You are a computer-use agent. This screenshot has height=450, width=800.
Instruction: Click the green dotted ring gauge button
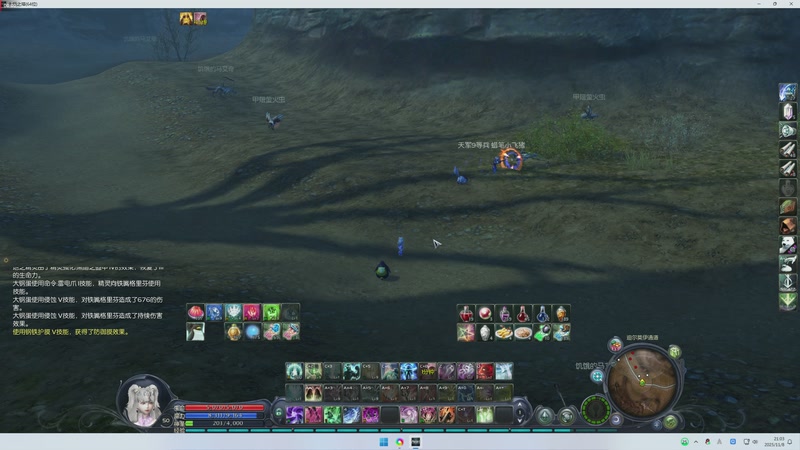(596, 408)
